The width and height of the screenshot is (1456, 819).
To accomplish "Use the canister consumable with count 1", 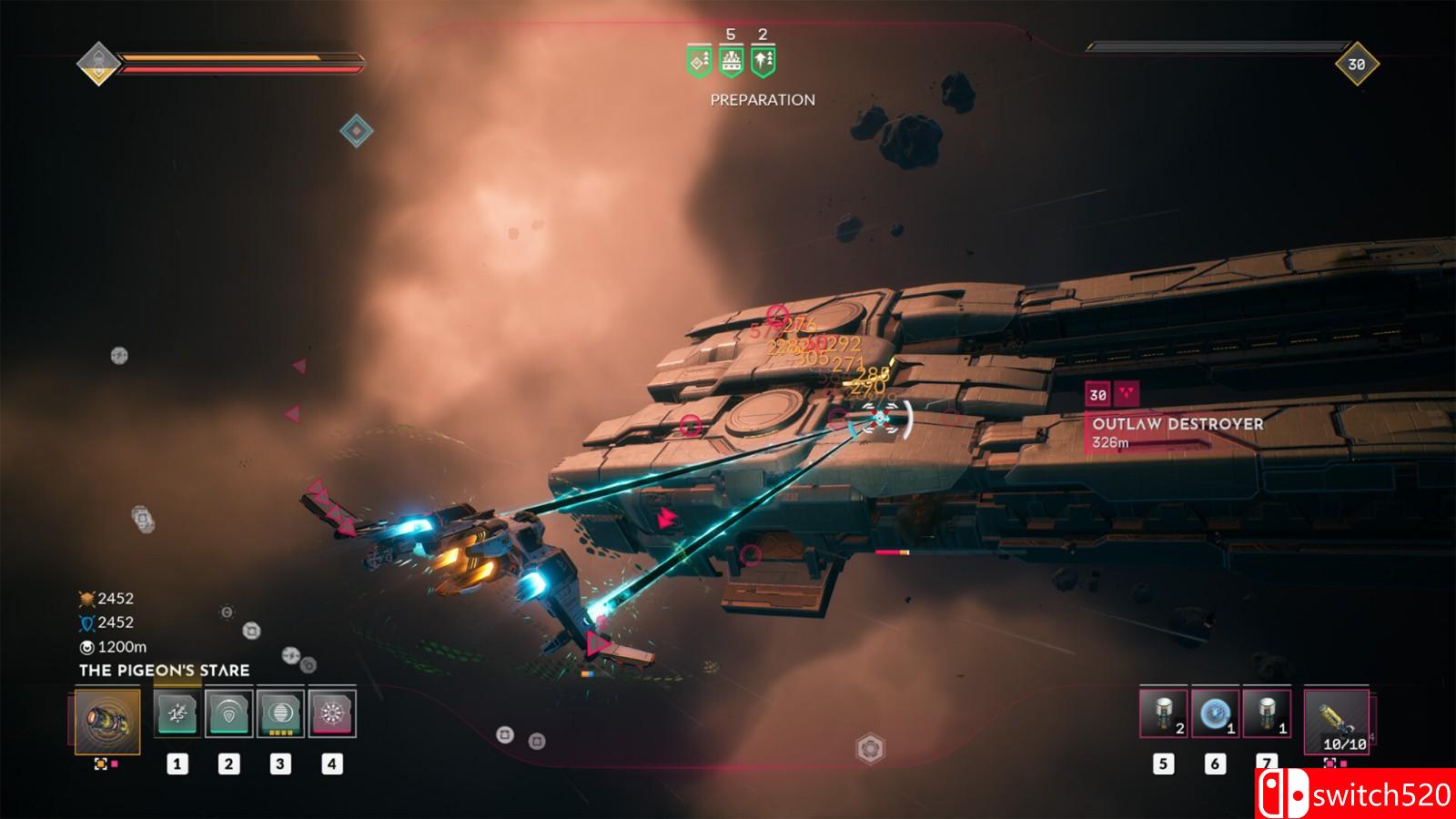I will [1267, 713].
